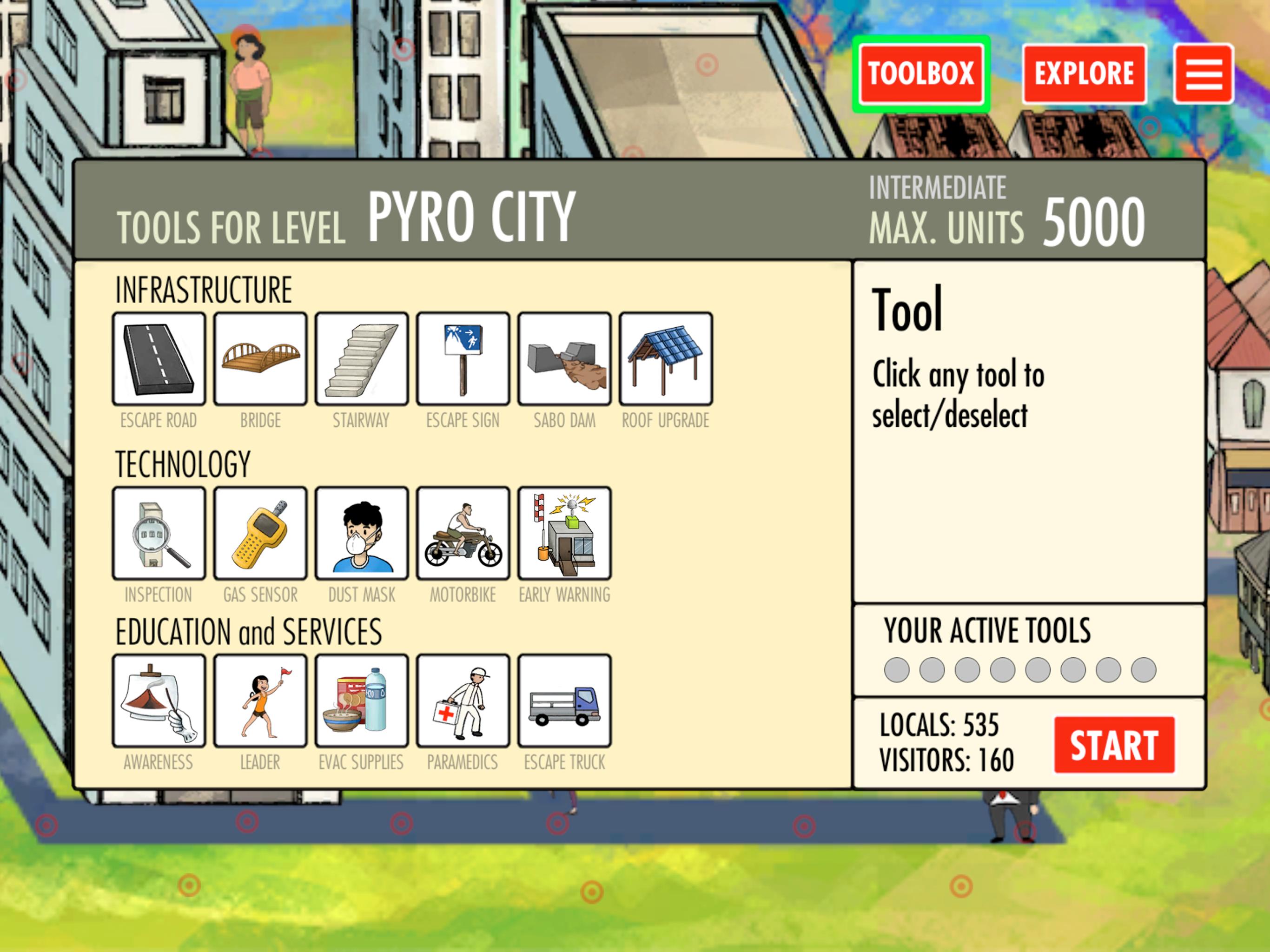The height and width of the screenshot is (952, 1270).
Task: Select the Leader tool
Action: [x=261, y=701]
